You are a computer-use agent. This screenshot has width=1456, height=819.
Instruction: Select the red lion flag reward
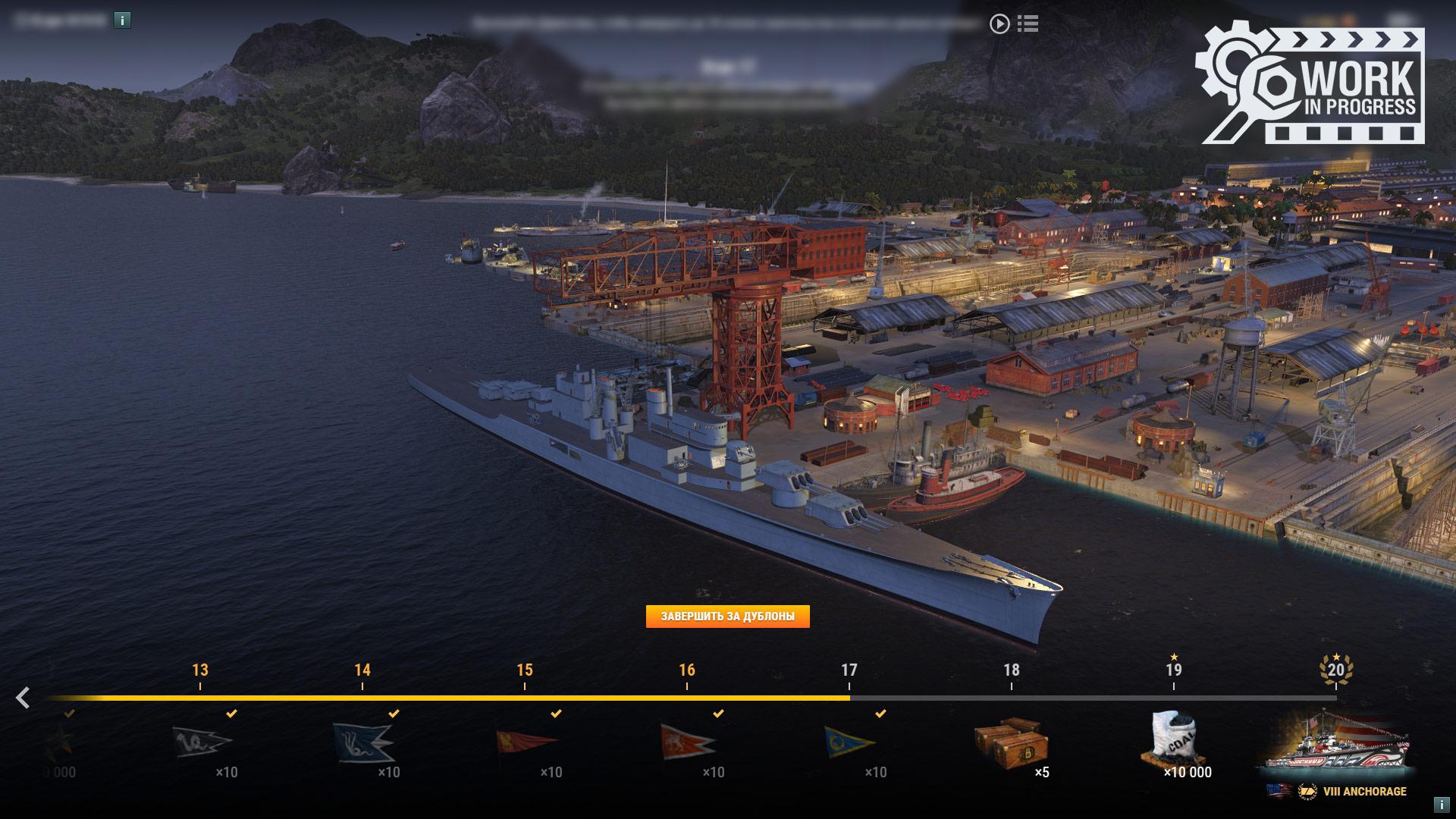(687, 741)
